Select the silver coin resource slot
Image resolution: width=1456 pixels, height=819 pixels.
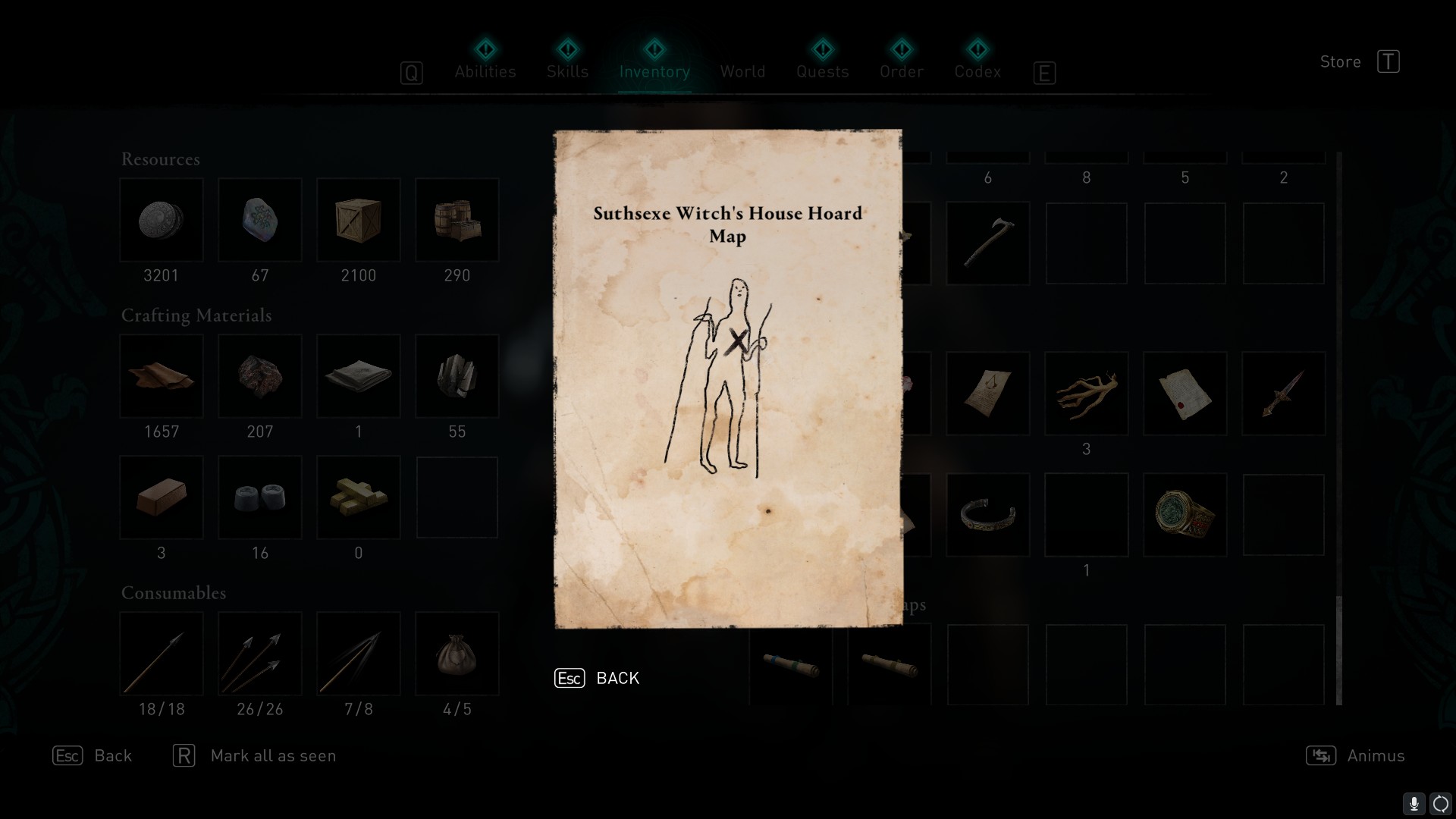(x=162, y=220)
